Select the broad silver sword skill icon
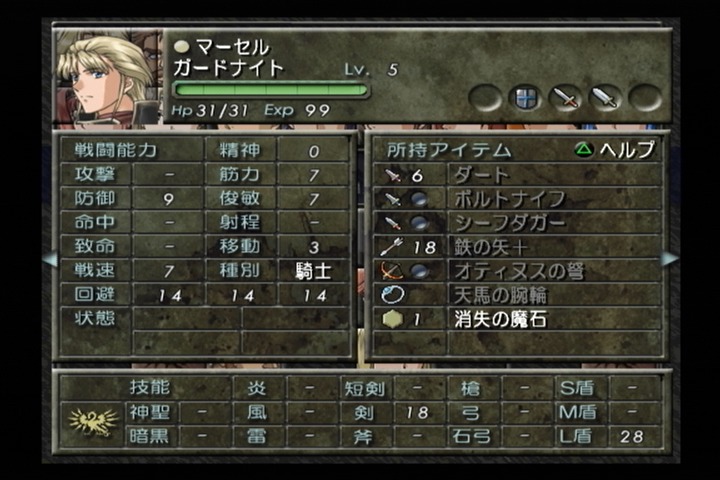Viewport: 720px width, 480px height. 605,98
